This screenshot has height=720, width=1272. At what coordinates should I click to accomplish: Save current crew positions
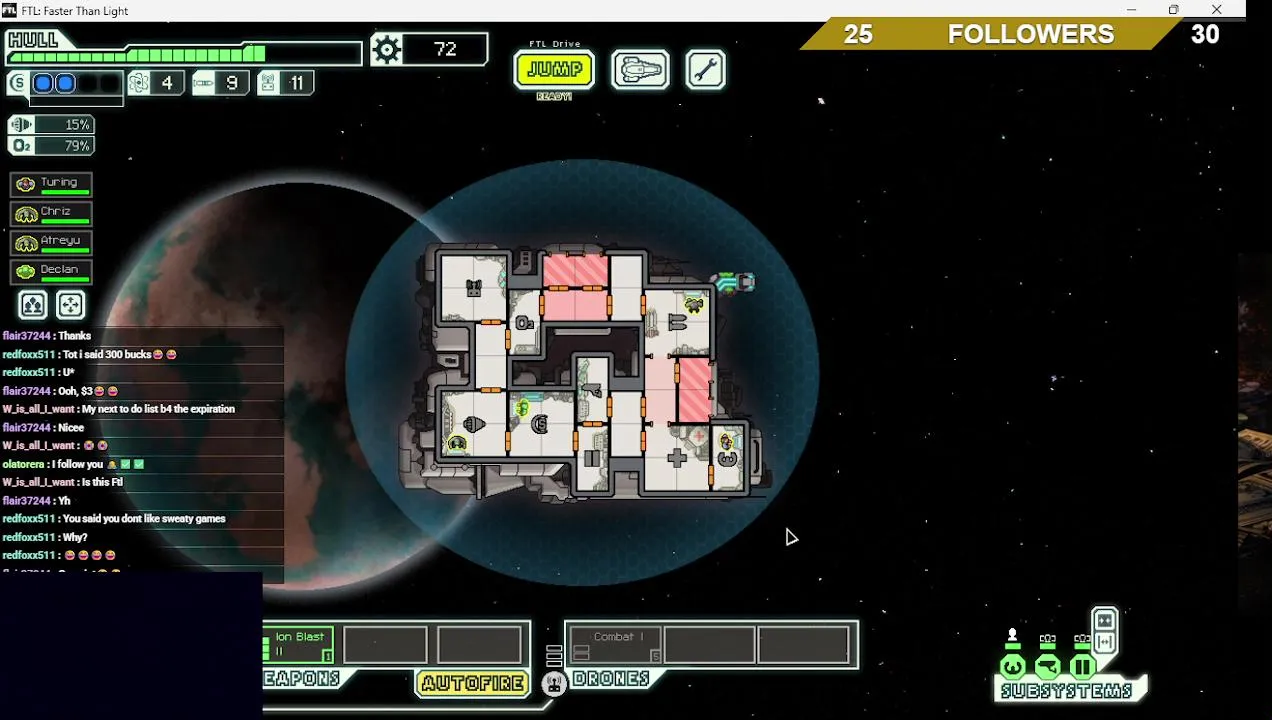pos(33,305)
